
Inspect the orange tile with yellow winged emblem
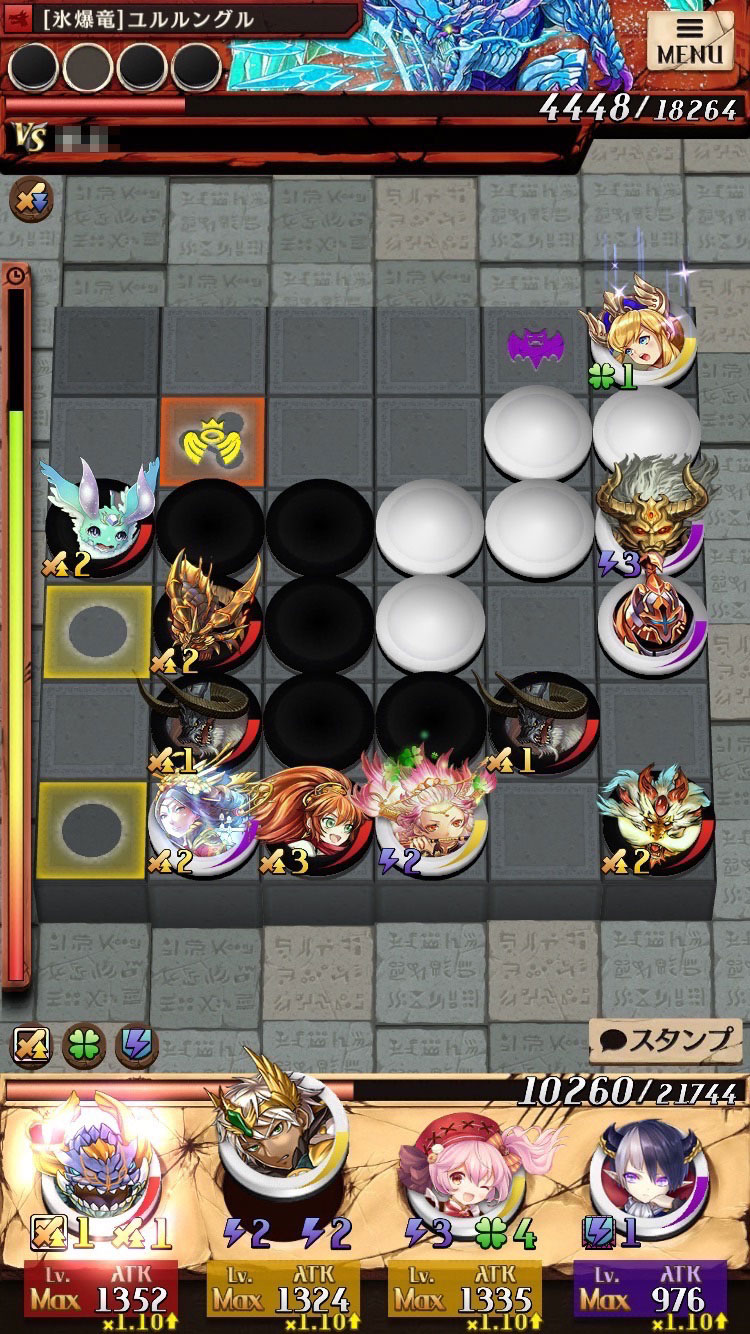pyautogui.click(x=212, y=441)
